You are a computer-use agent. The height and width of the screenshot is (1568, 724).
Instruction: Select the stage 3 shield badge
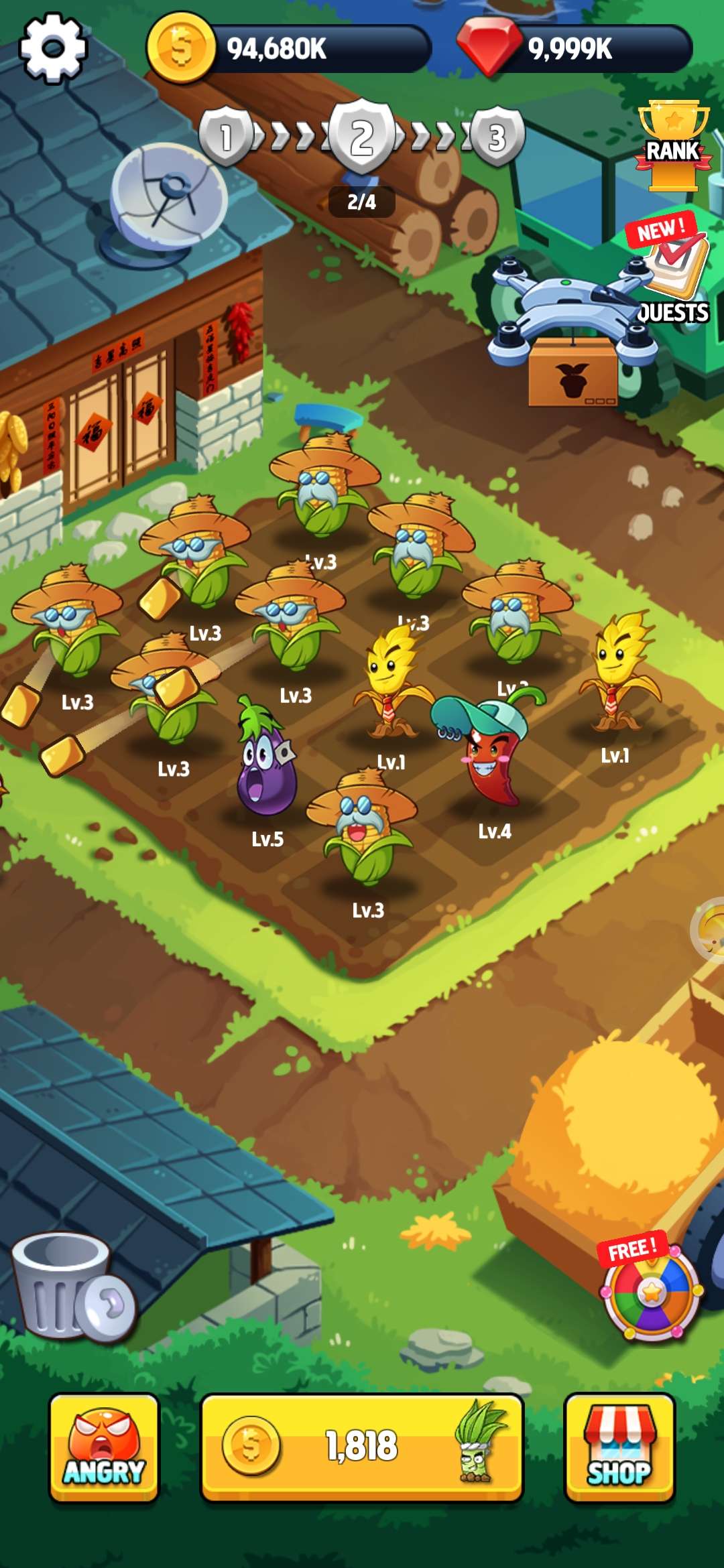(497, 137)
